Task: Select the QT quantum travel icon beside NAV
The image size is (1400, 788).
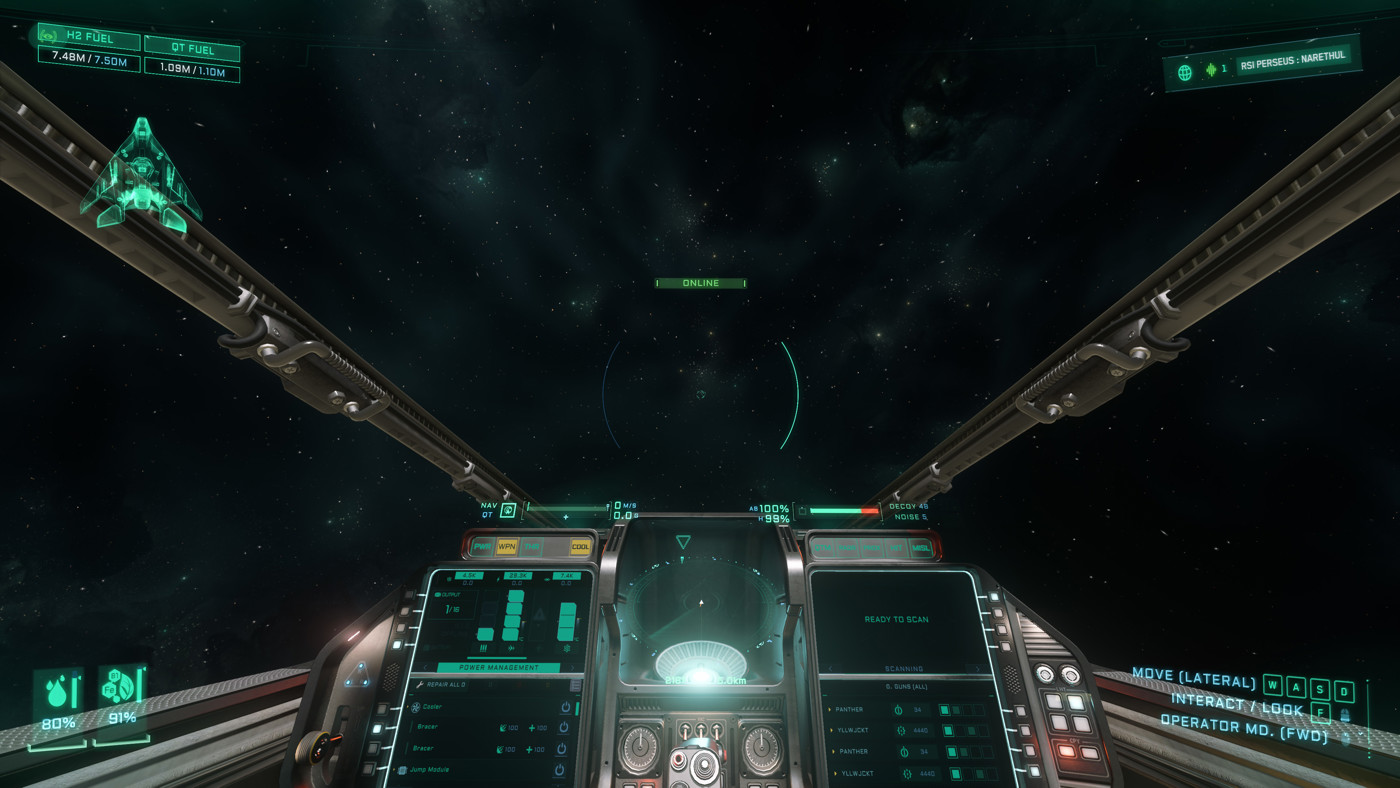Action: [510, 509]
